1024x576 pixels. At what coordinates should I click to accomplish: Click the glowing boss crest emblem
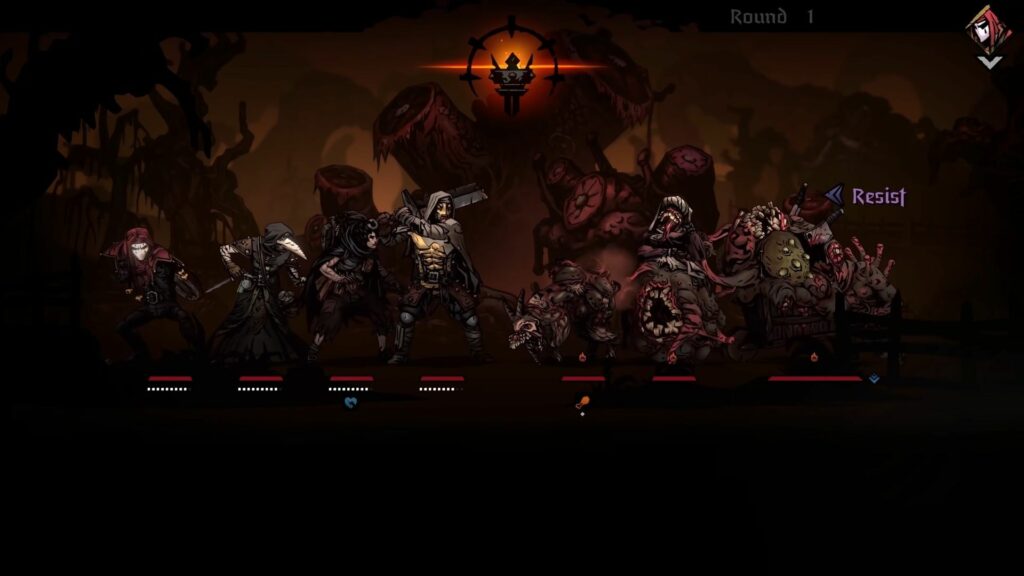[511, 66]
